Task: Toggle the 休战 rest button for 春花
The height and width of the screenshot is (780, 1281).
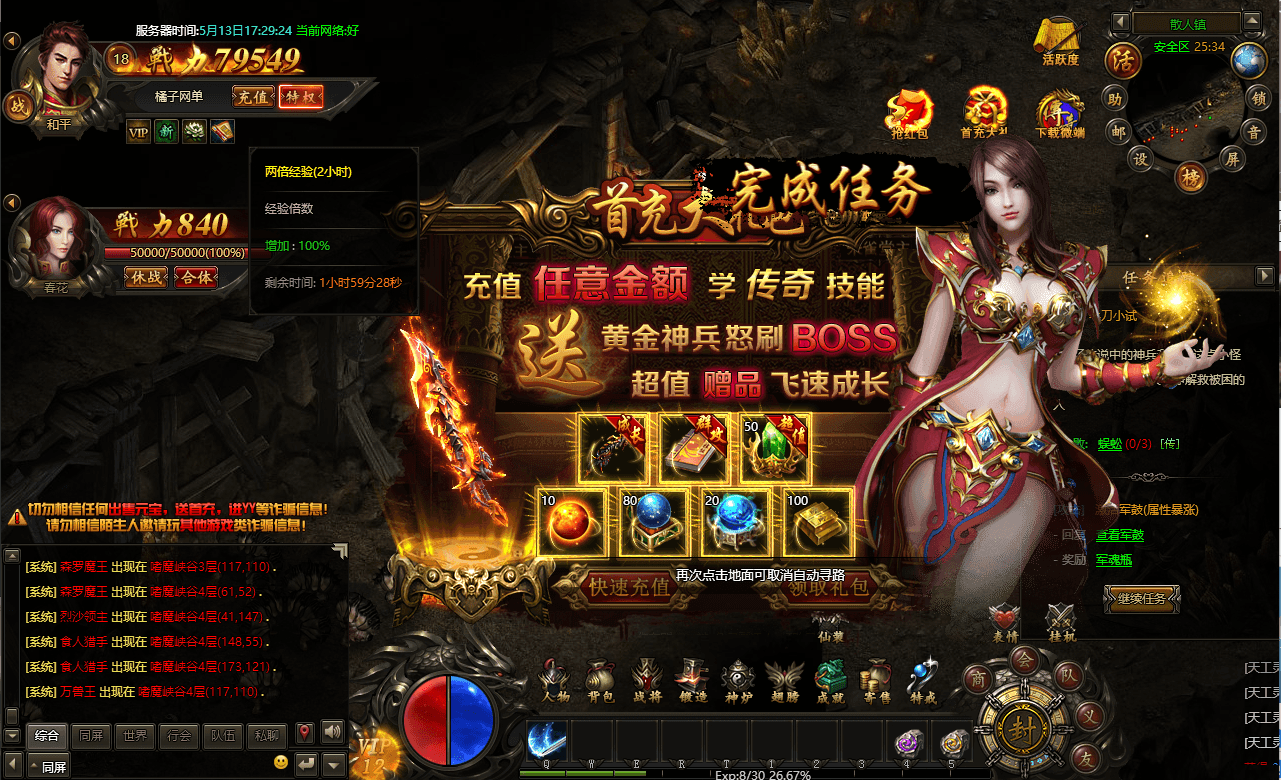Action: tap(146, 277)
